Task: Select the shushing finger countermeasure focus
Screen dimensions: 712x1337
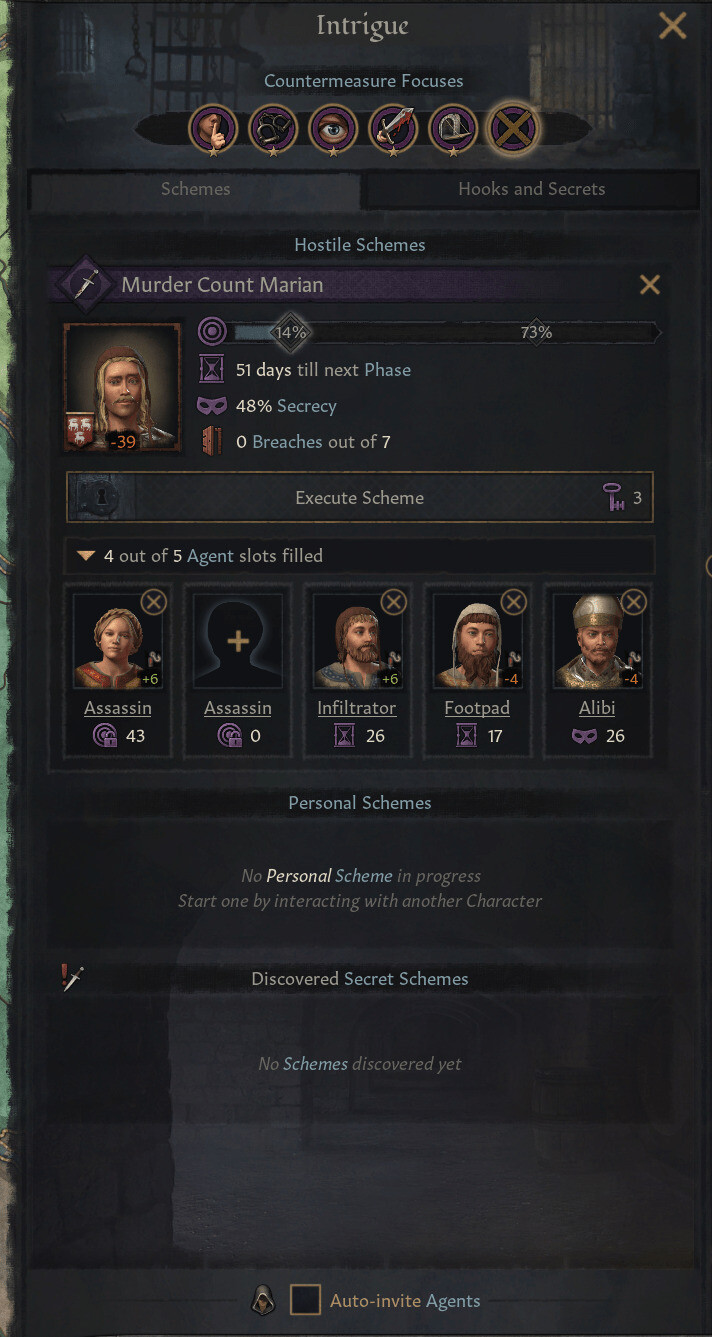Action: (214, 128)
